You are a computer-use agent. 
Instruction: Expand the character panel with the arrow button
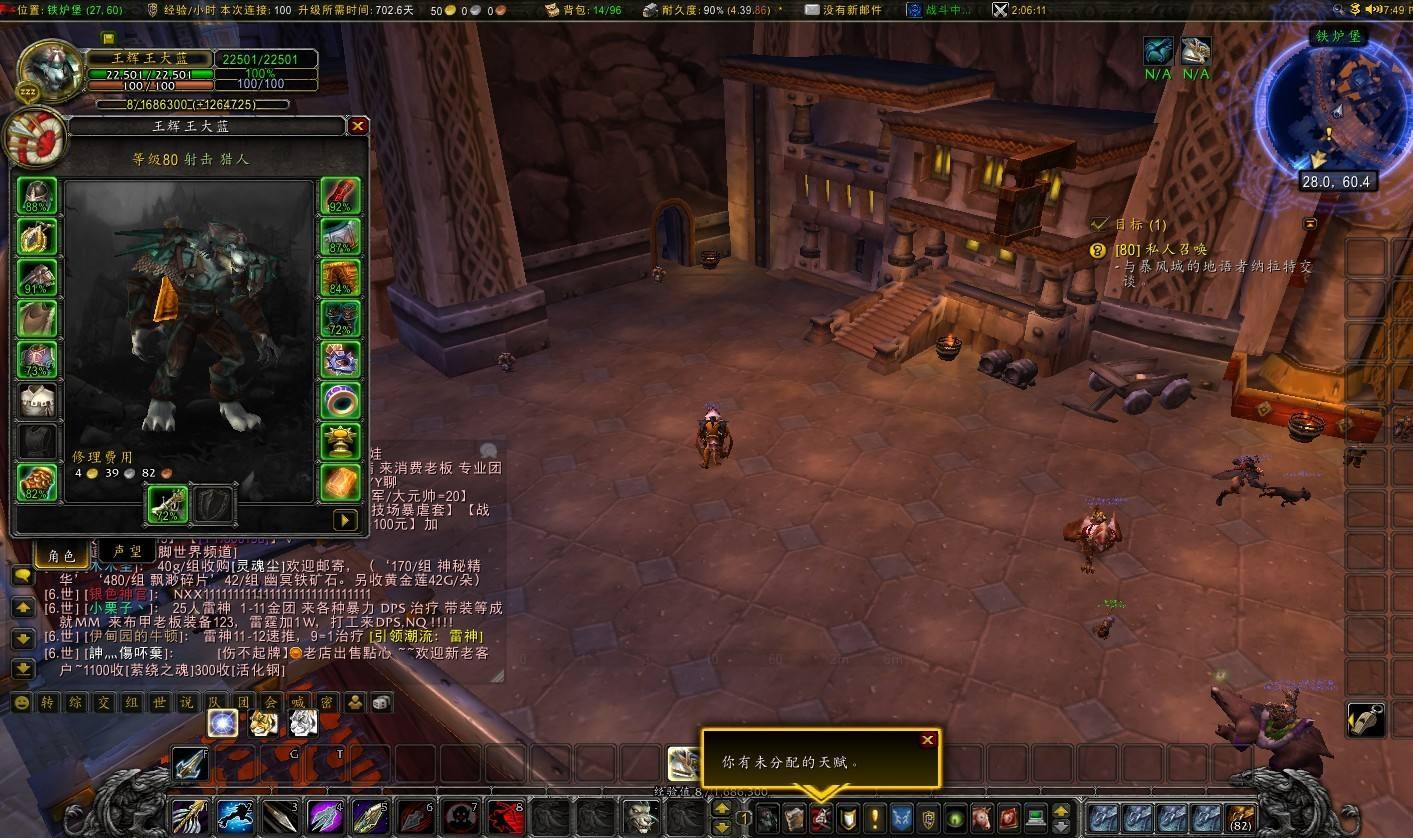345,520
